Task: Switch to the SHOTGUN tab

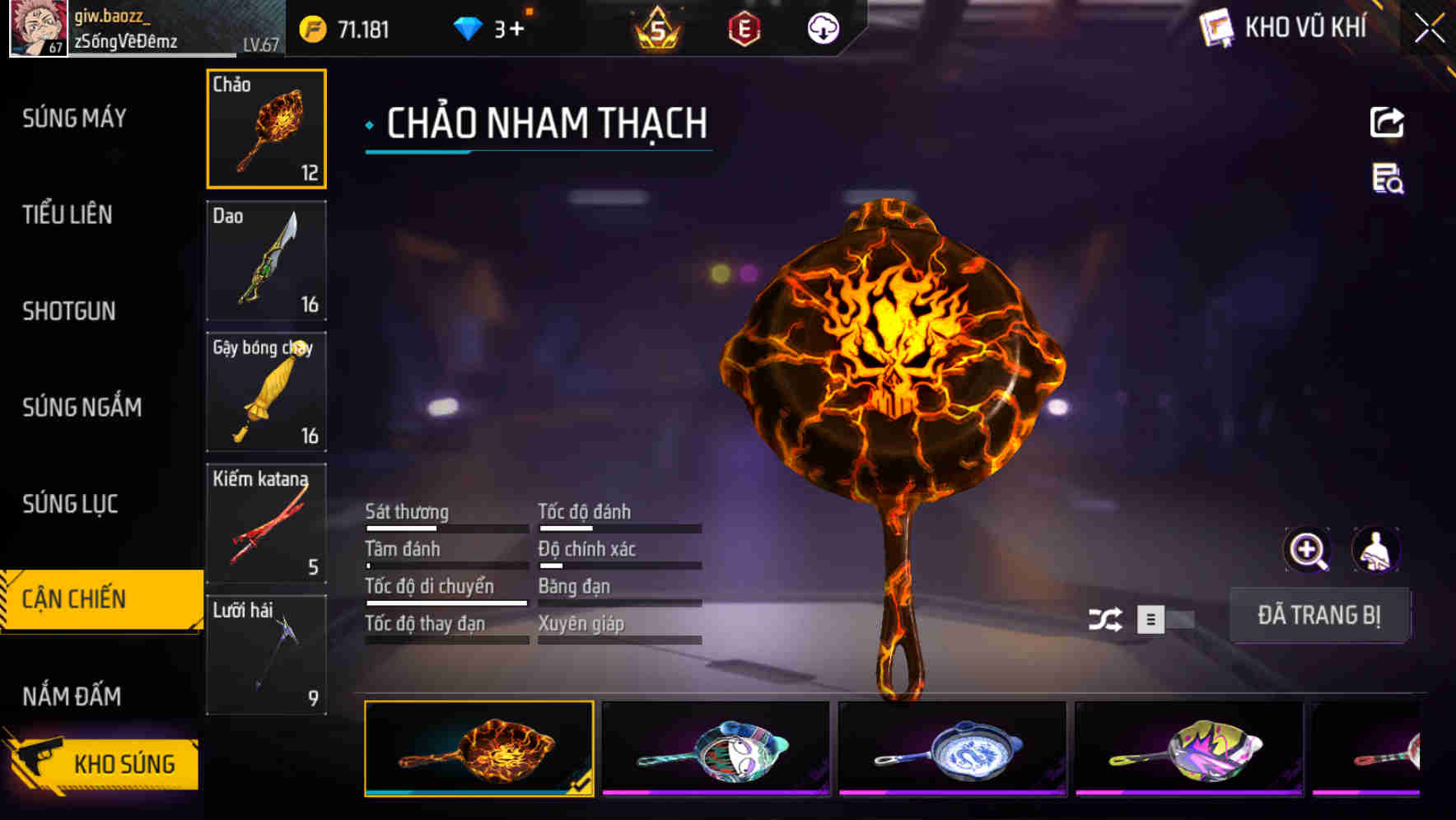Action: pos(69,311)
